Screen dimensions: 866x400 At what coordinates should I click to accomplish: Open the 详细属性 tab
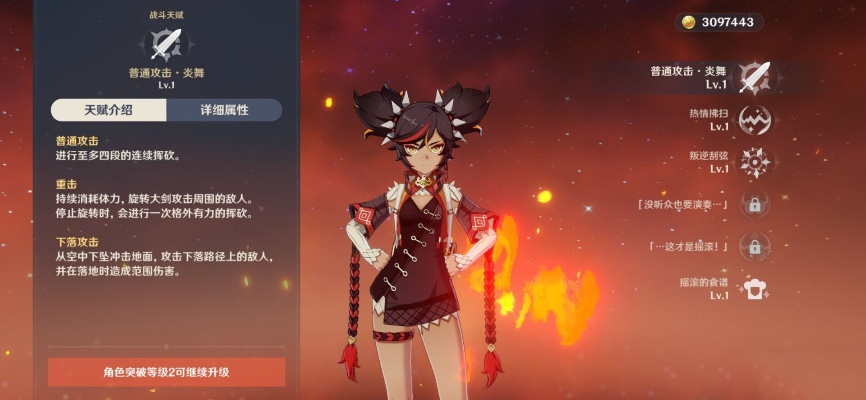point(224,109)
